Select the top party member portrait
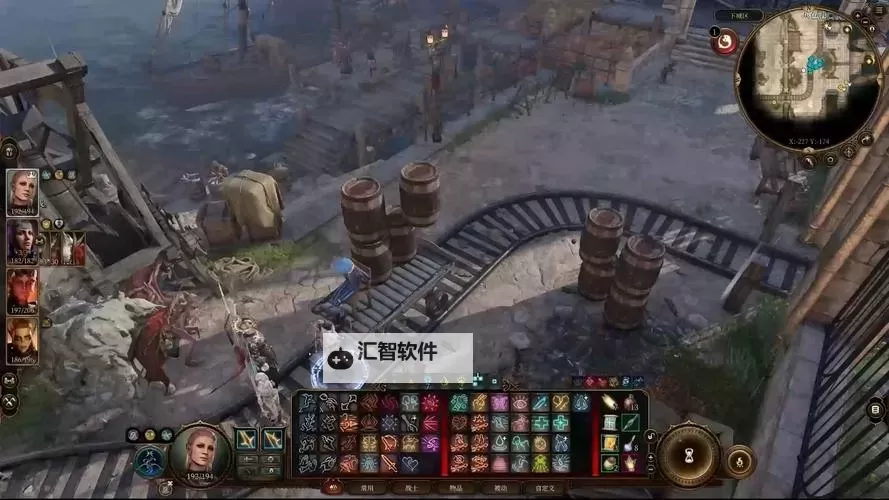 22,190
